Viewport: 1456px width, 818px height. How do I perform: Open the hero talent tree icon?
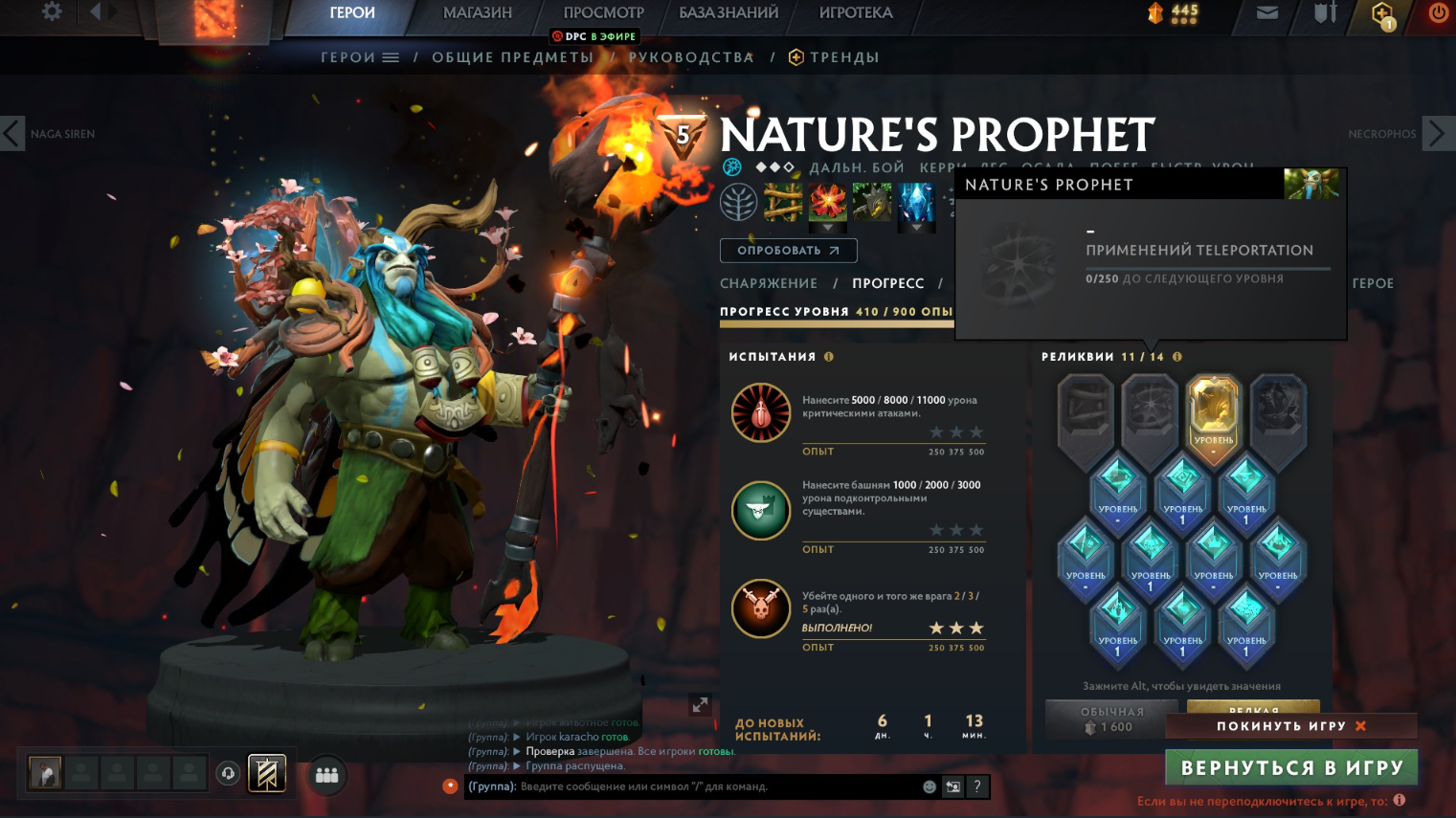[x=739, y=203]
